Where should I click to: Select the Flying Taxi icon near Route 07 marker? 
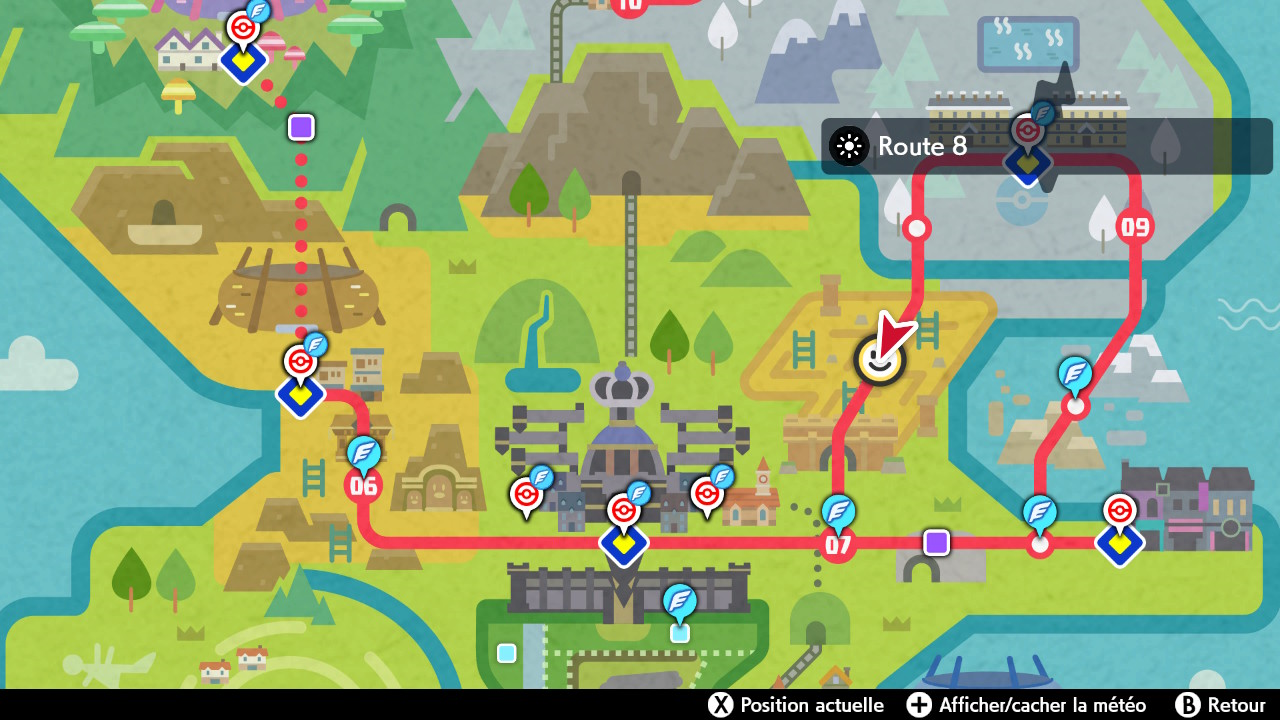pyautogui.click(x=837, y=512)
